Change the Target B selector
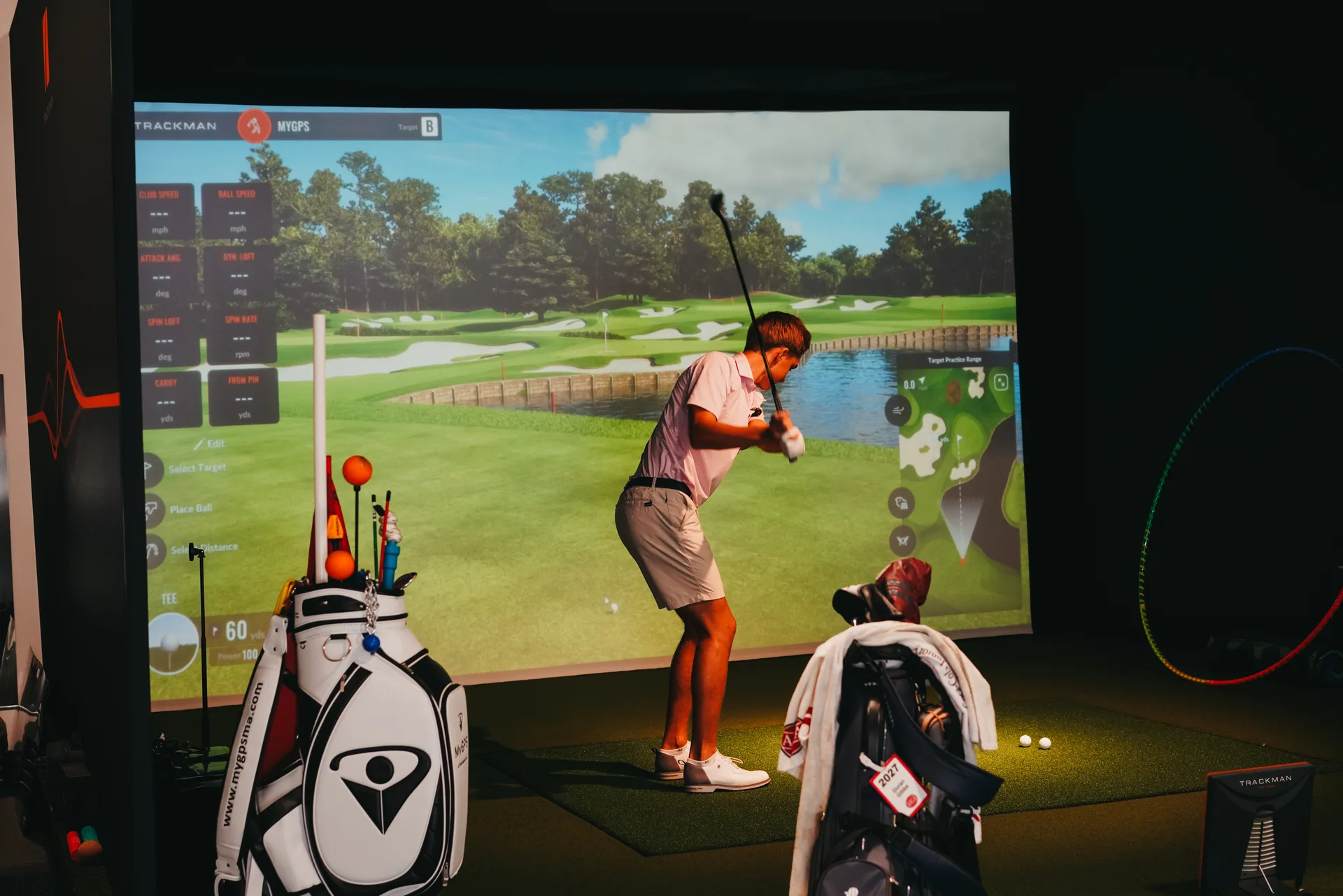 point(429,127)
